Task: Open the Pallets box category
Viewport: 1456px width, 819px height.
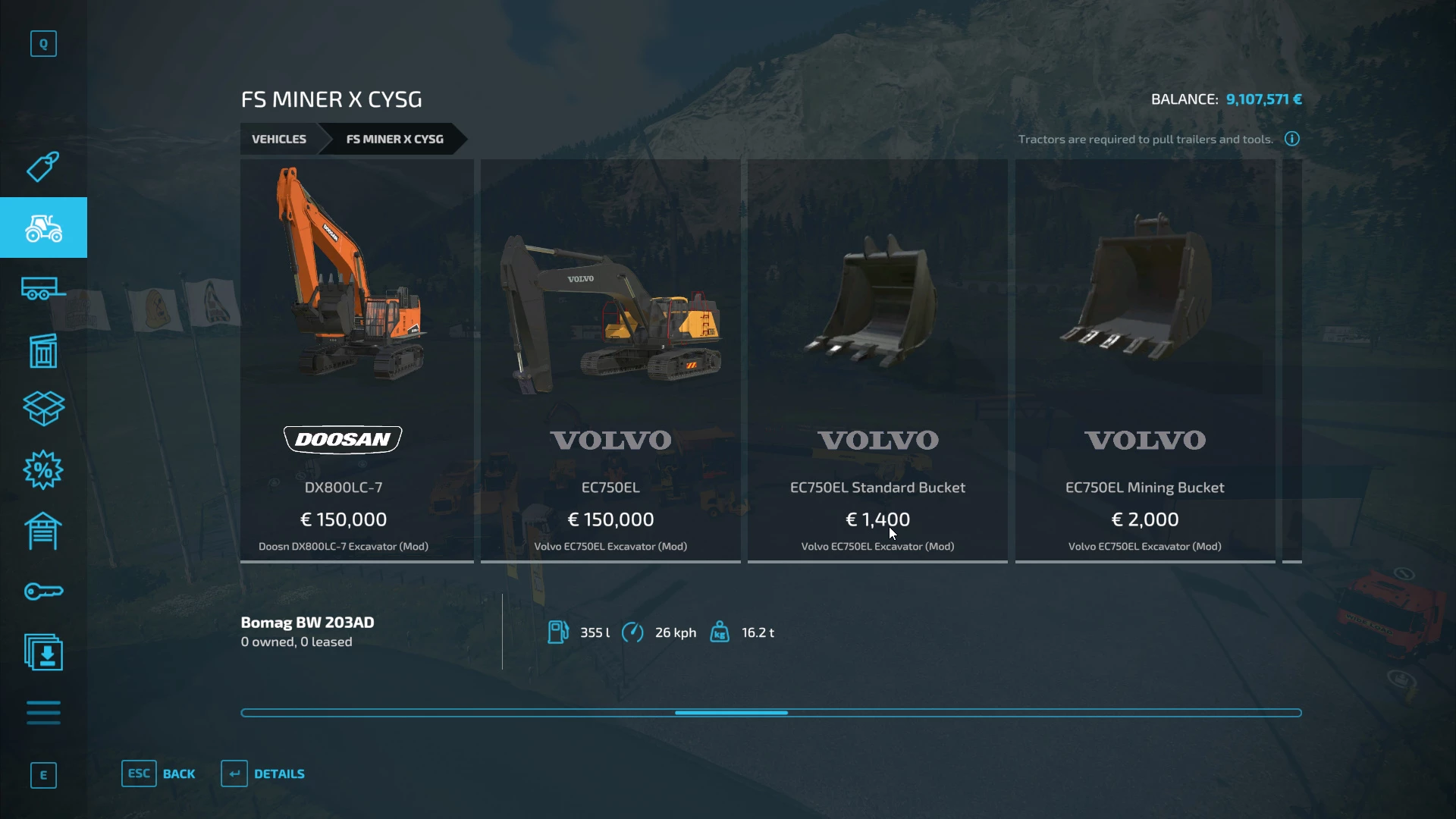Action: [x=43, y=409]
